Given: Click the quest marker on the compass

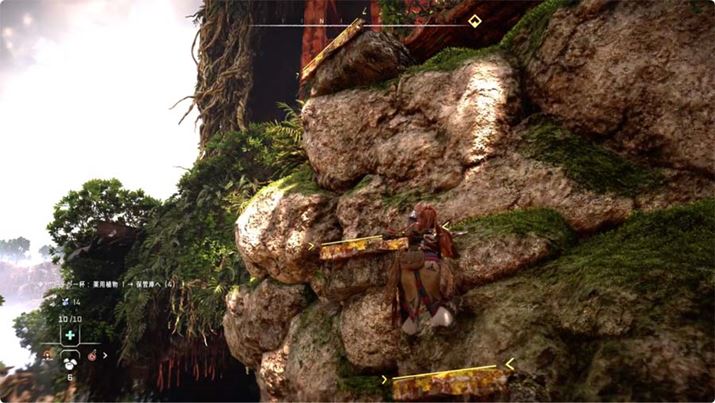Looking at the screenshot, I should pyautogui.click(x=474, y=21).
